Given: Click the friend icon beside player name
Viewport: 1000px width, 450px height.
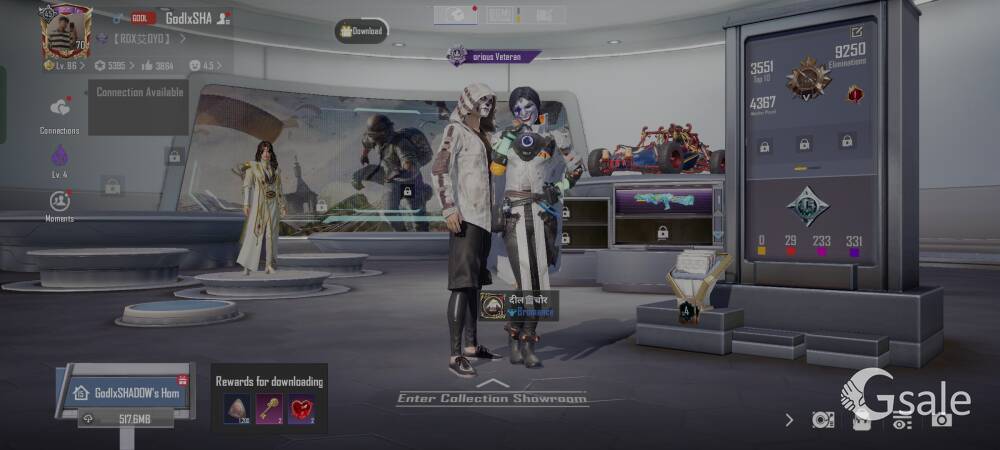Looking at the screenshot, I should 225,18.
